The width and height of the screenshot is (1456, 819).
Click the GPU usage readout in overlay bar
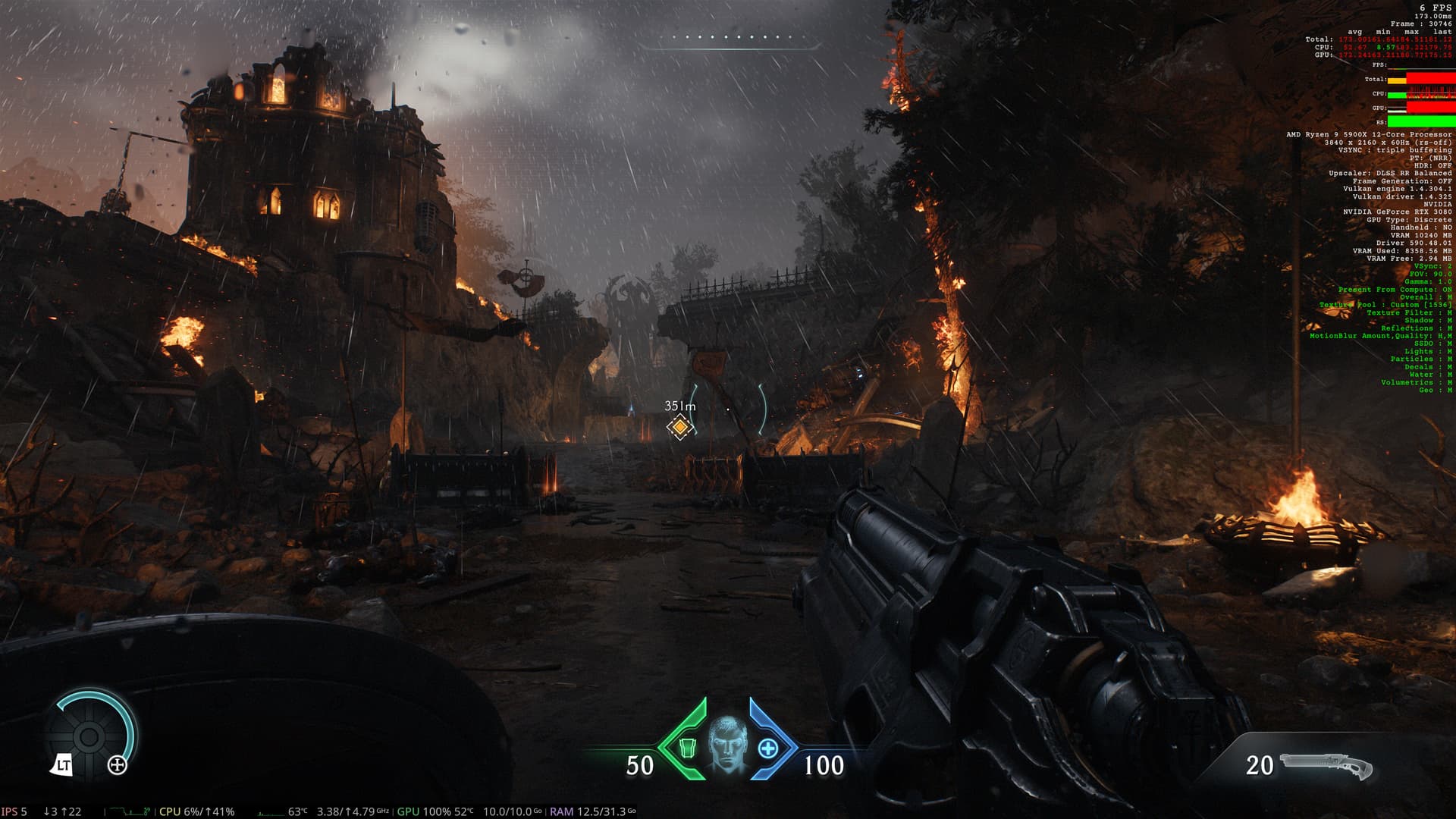click(x=435, y=811)
